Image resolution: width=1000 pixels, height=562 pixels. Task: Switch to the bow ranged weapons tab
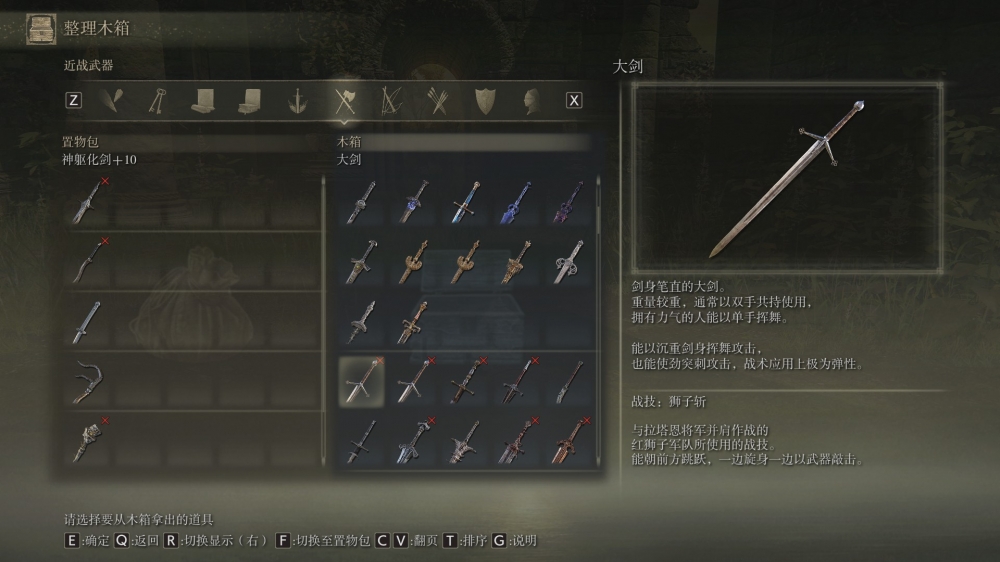pos(390,100)
